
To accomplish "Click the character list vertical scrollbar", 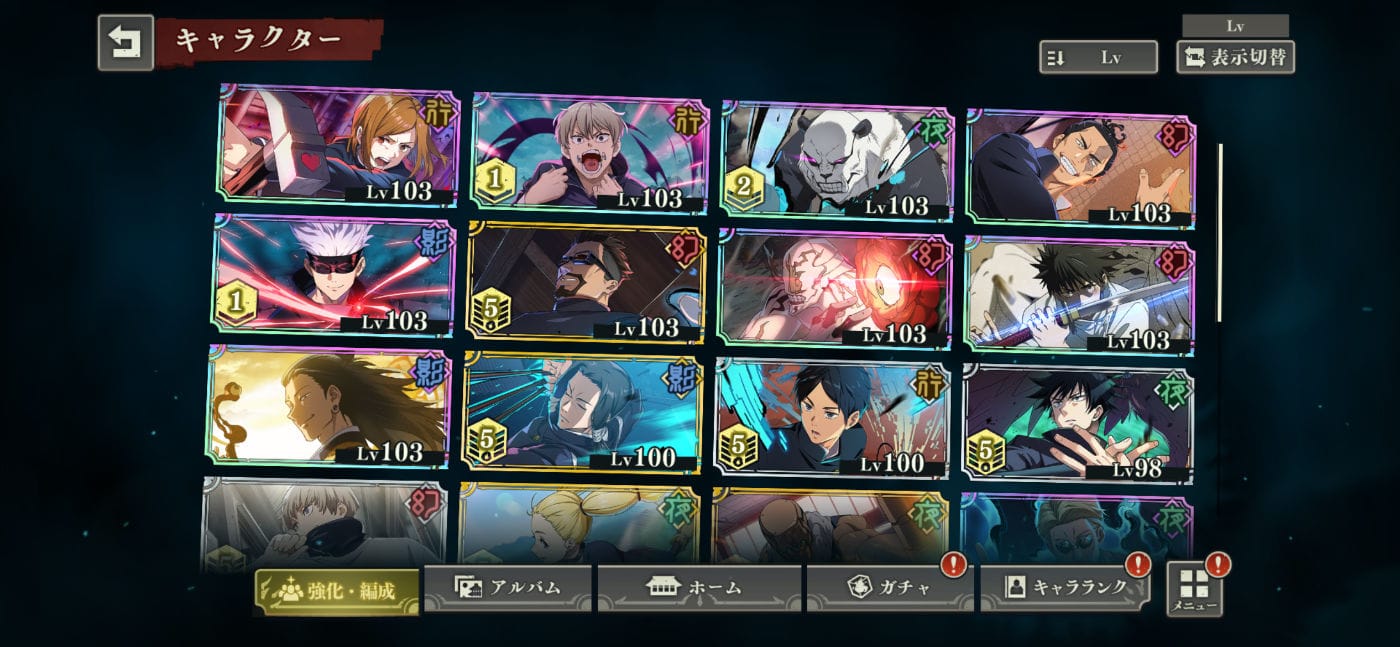I will (x=1219, y=233).
